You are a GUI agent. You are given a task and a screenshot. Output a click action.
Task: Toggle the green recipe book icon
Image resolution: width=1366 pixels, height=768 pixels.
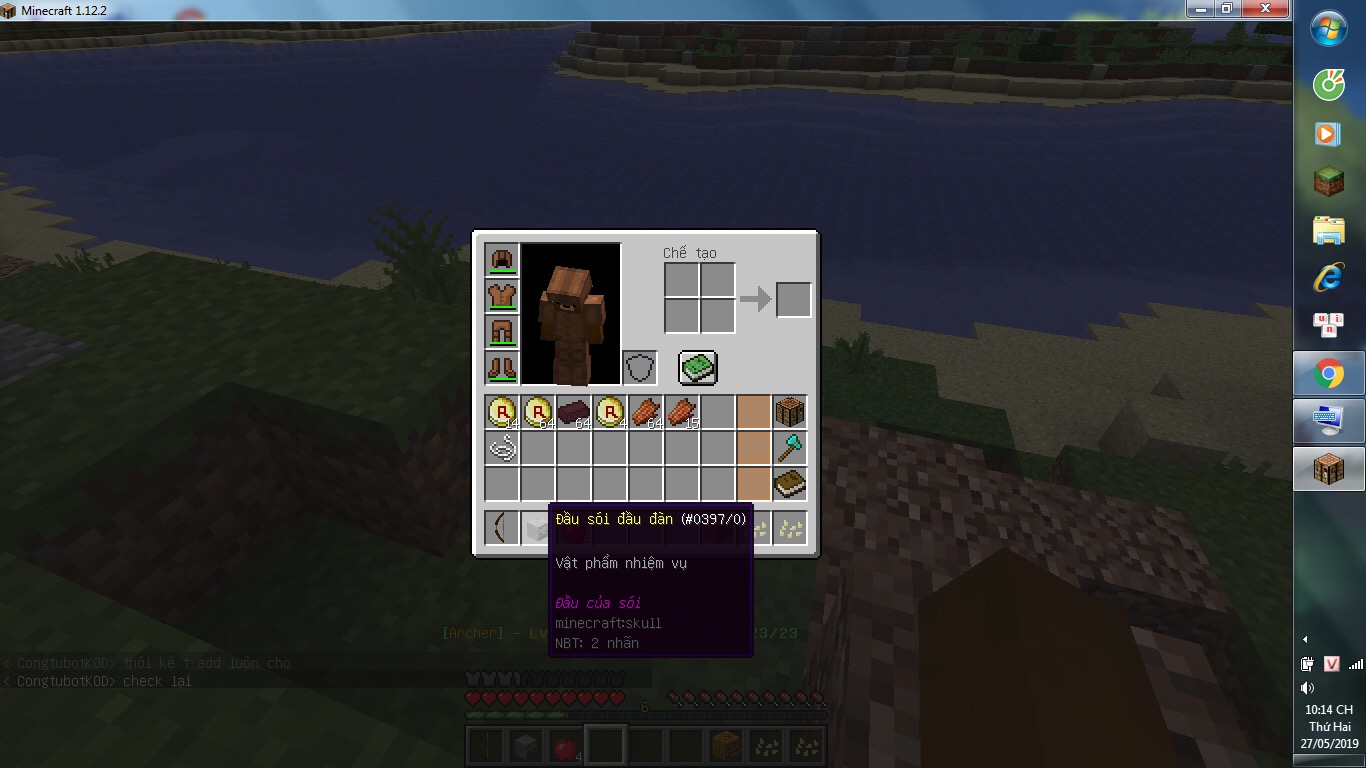pyautogui.click(x=696, y=368)
